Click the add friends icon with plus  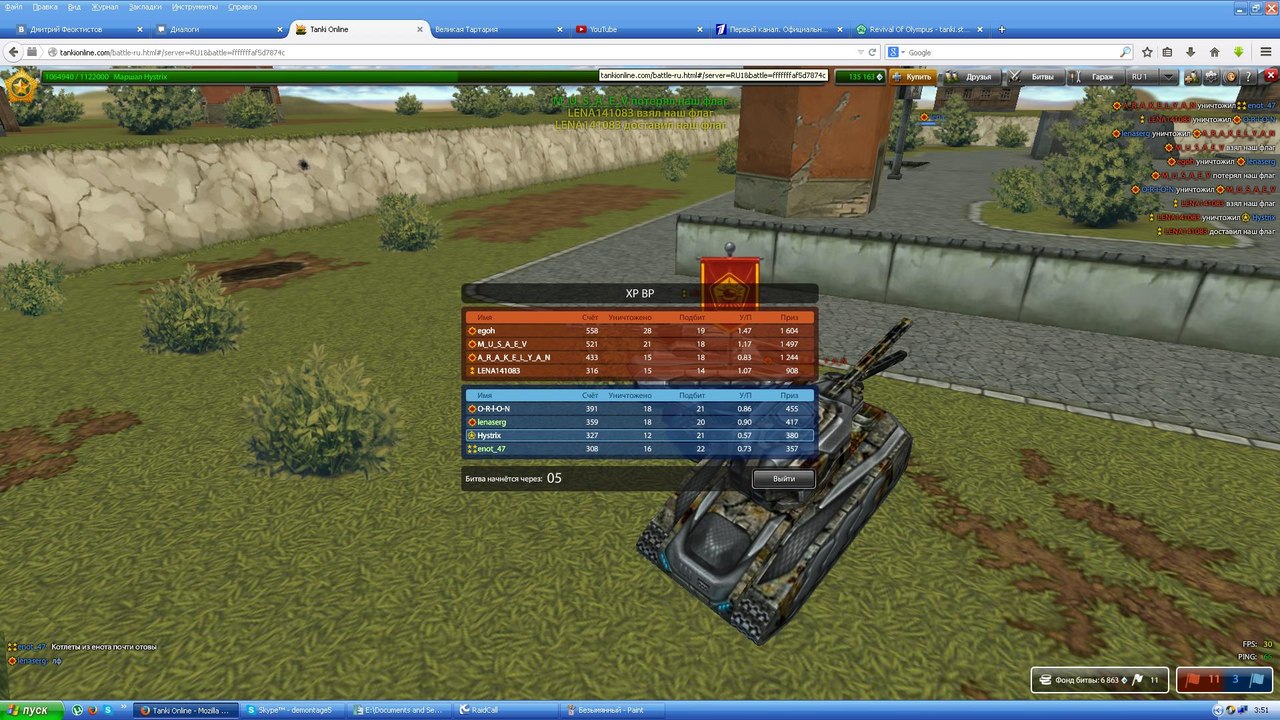tap(1192, 76)
